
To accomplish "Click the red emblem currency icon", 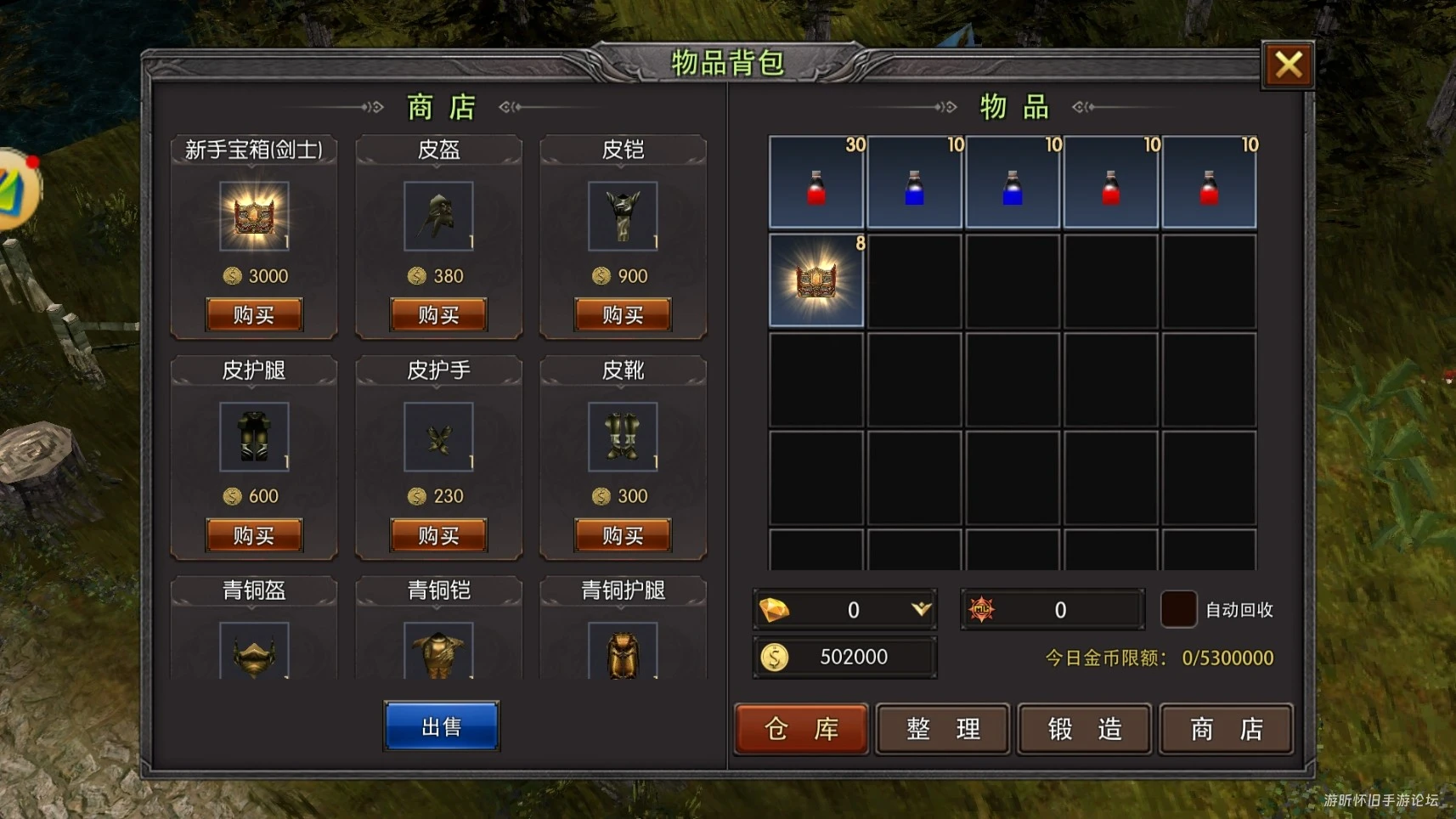I will (984, 609).
